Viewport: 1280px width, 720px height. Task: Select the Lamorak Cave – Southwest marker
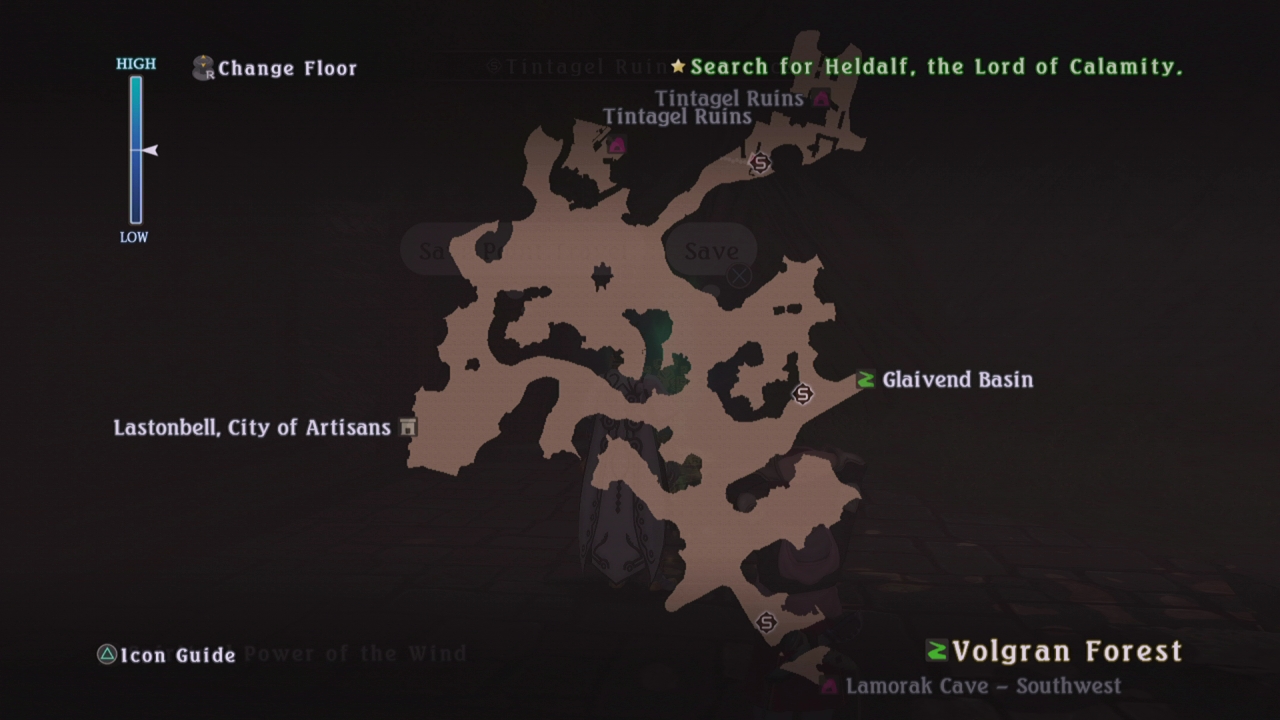click(x=829, y=687)
